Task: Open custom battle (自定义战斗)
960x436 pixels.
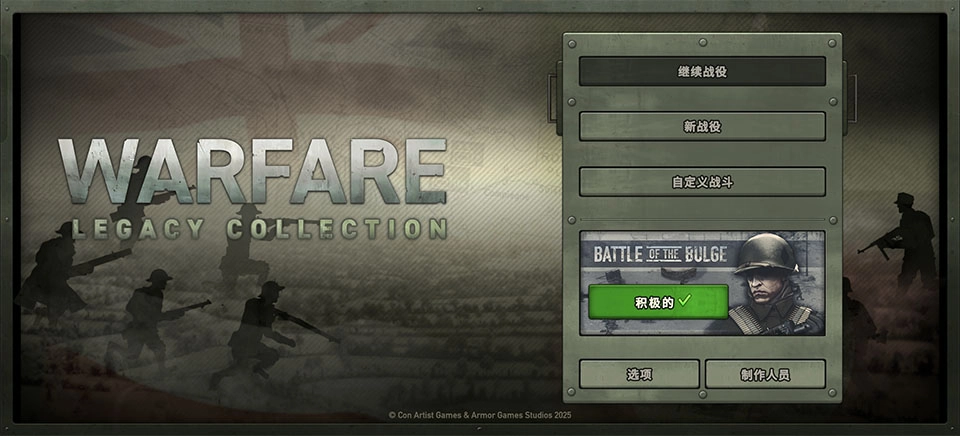Action: 702,182
